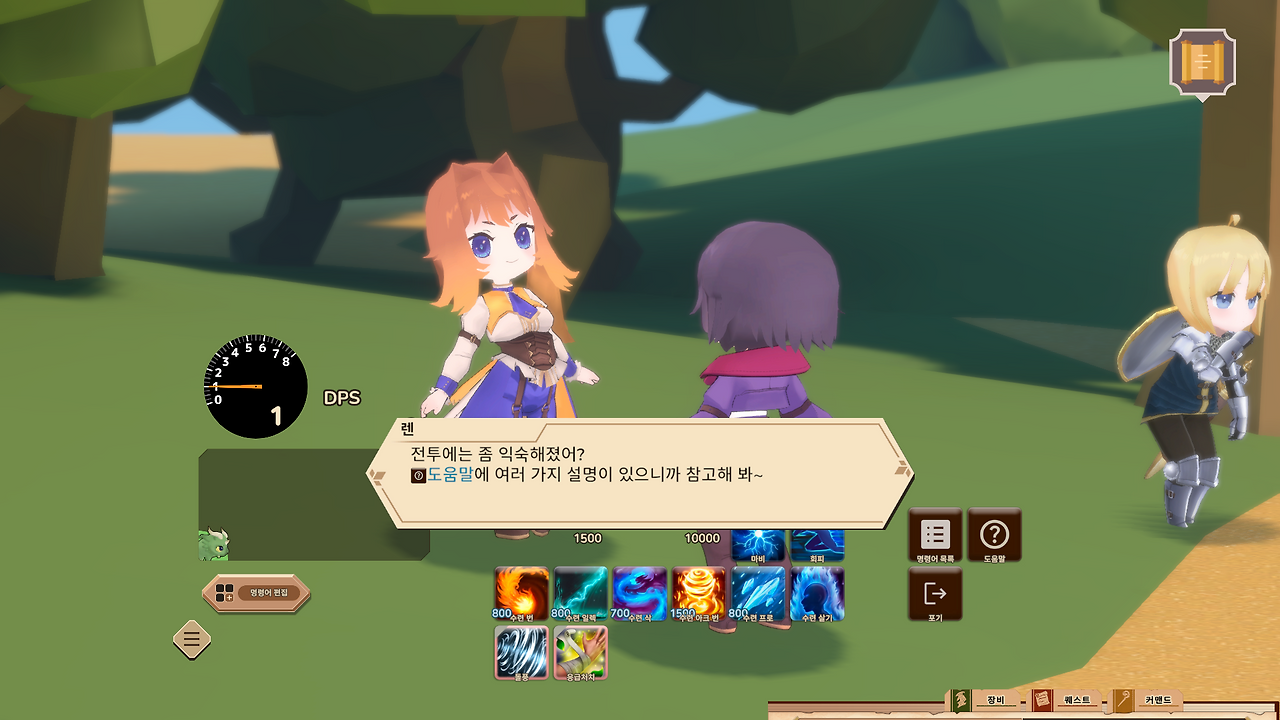Image resolution: width=1280 pixels, height=720 pixels.
Task: Use the 응급처치 first aid skill
Action: [580, 650]
